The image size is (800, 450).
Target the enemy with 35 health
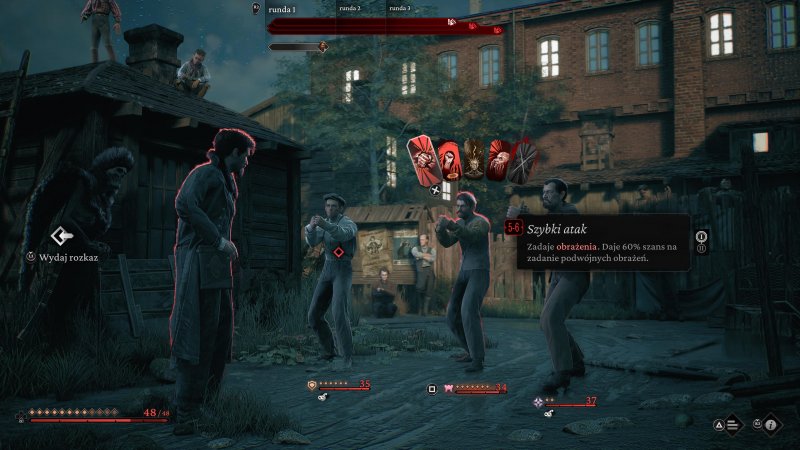[x=330, y=290]
